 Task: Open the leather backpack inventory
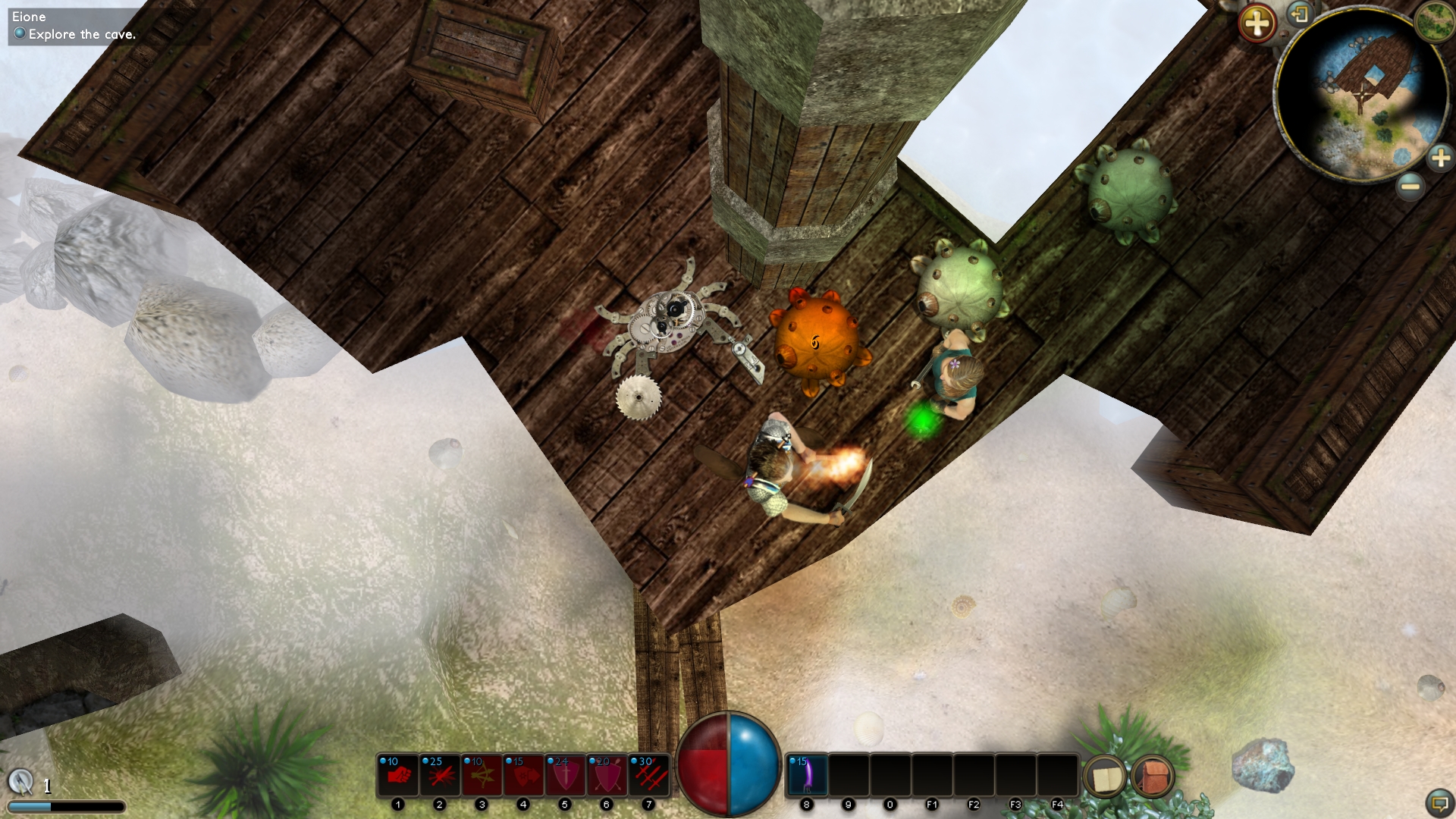pyautogui.click(x=1153, y=777)
